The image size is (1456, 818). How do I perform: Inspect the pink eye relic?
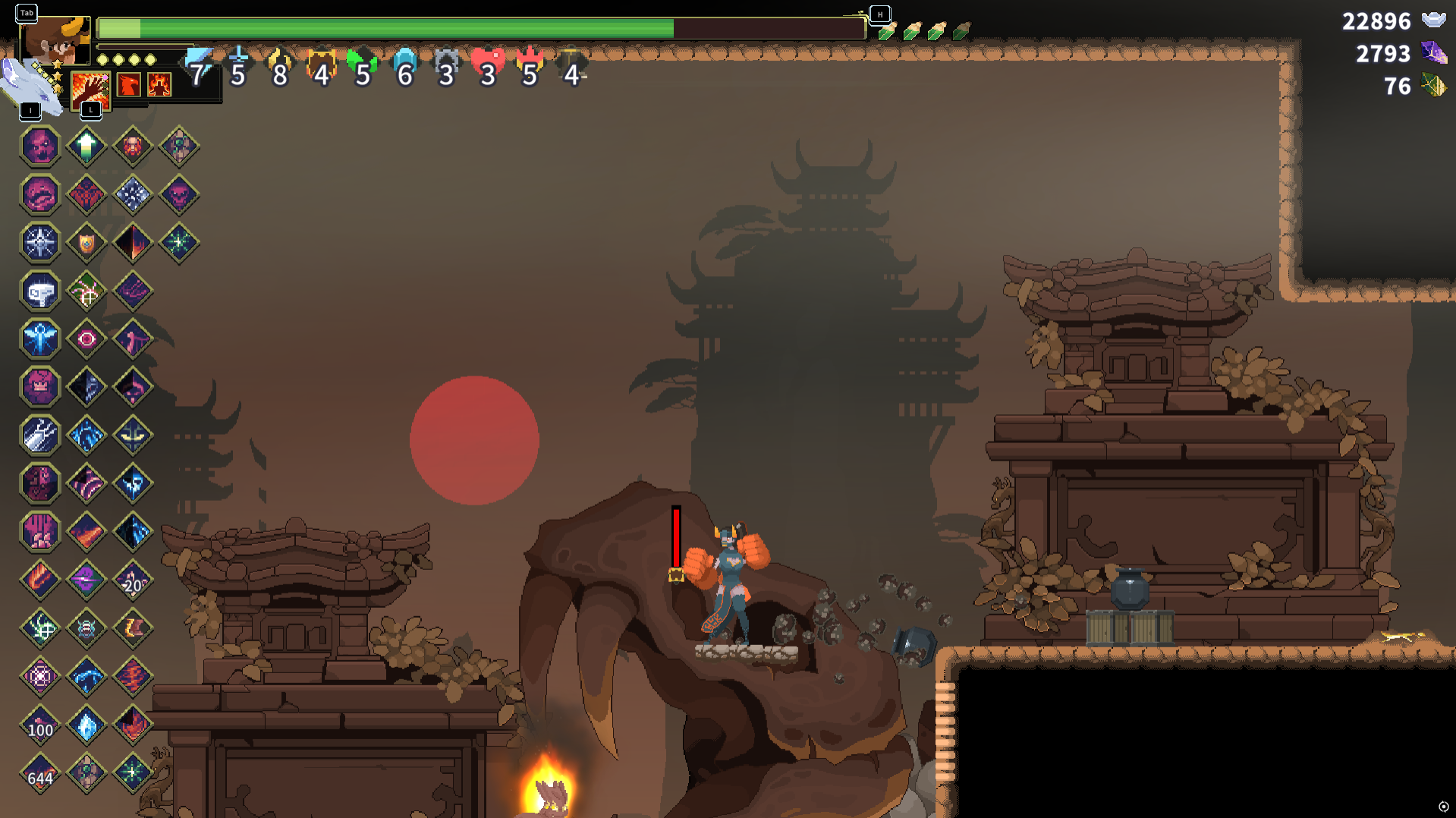tap(86, 339)
